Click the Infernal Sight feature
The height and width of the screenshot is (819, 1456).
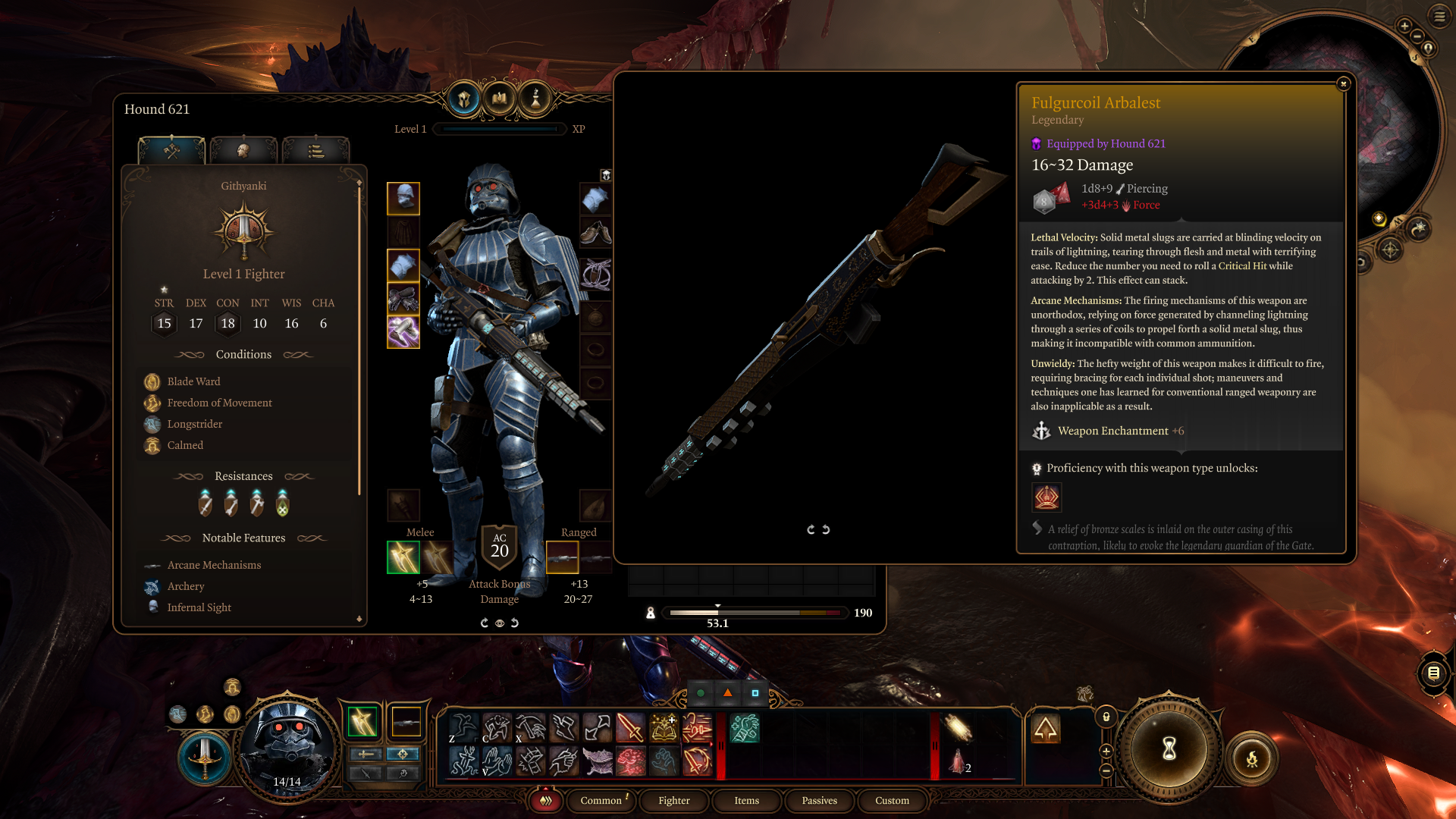point(199,607)
